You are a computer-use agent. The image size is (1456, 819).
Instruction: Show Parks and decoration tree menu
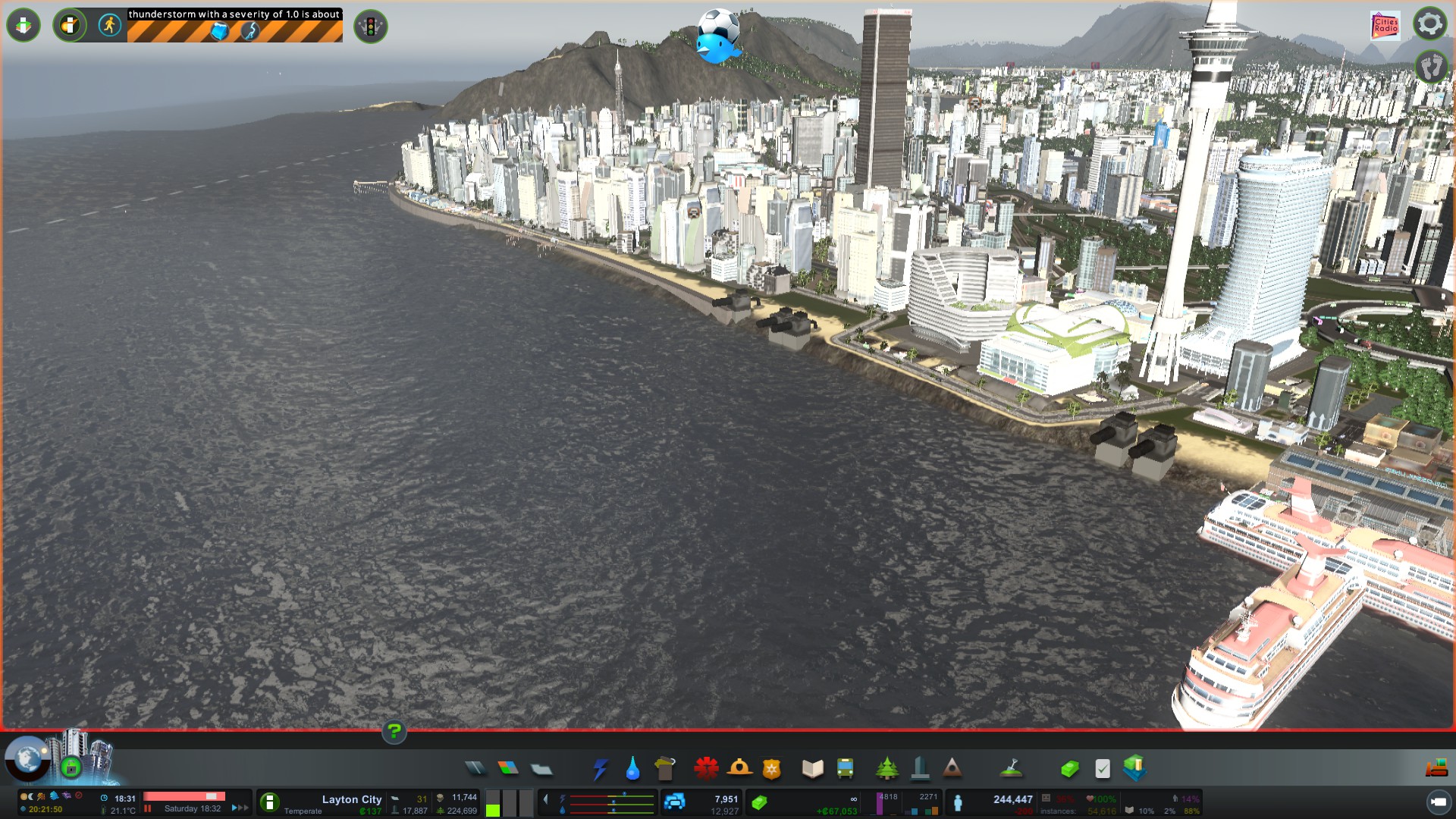886,769
